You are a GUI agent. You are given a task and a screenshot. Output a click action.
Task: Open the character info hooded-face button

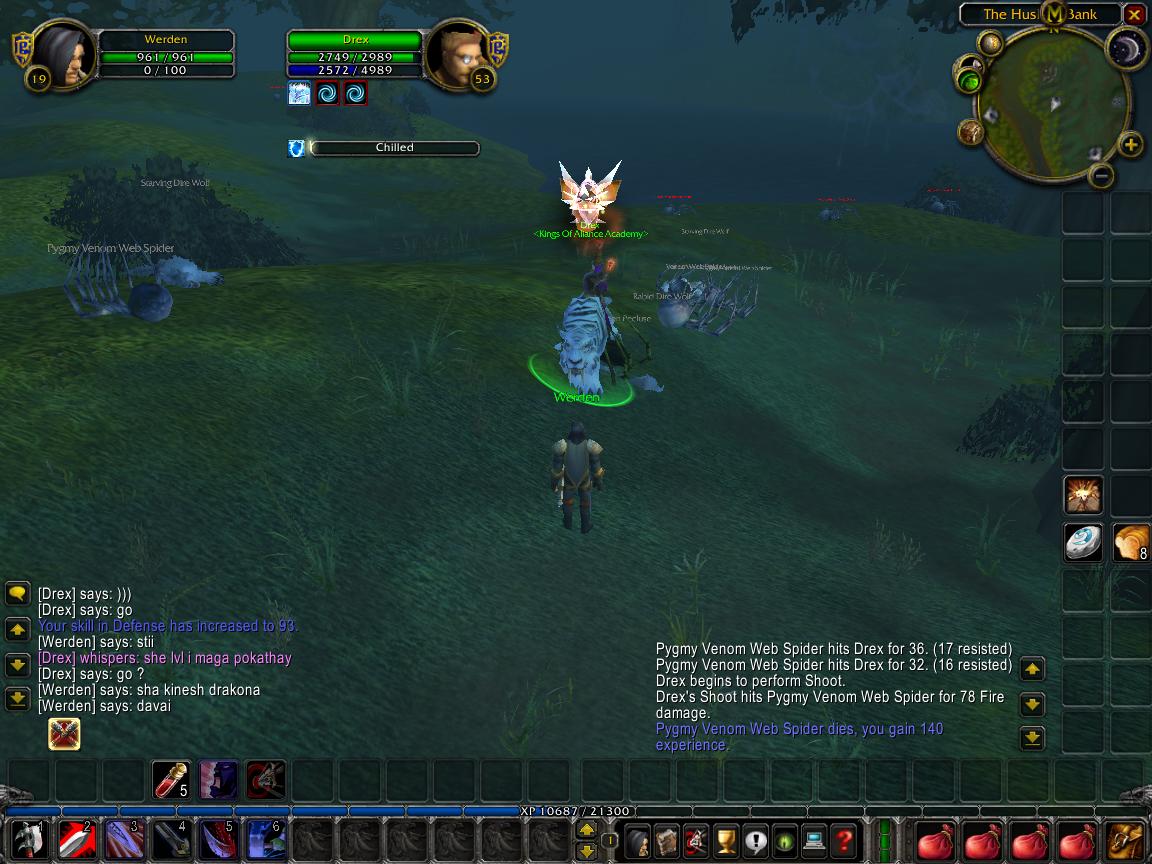pos(638,841)
